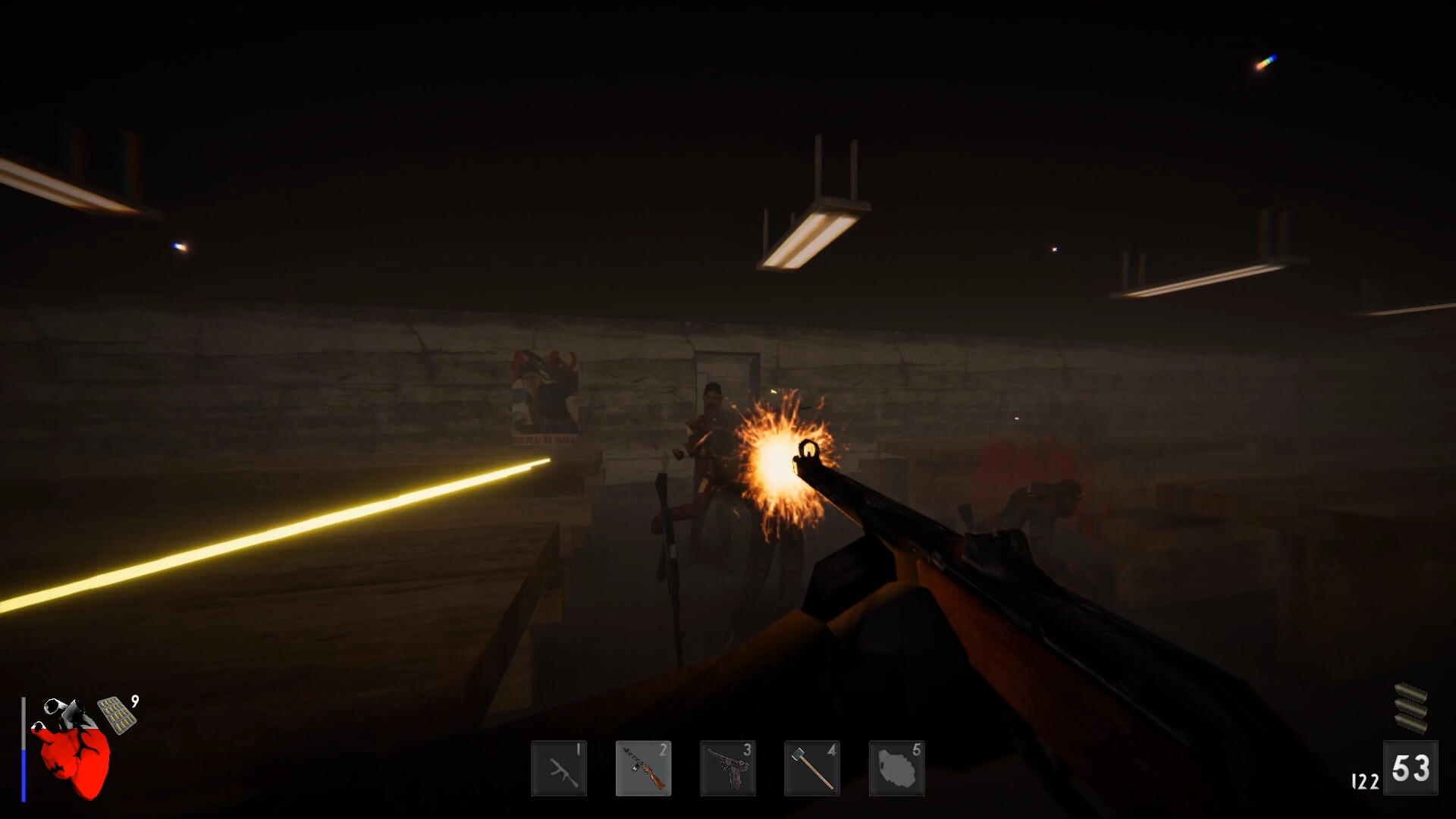Select the Luger pistol in slot 3

tap(728, 768)
